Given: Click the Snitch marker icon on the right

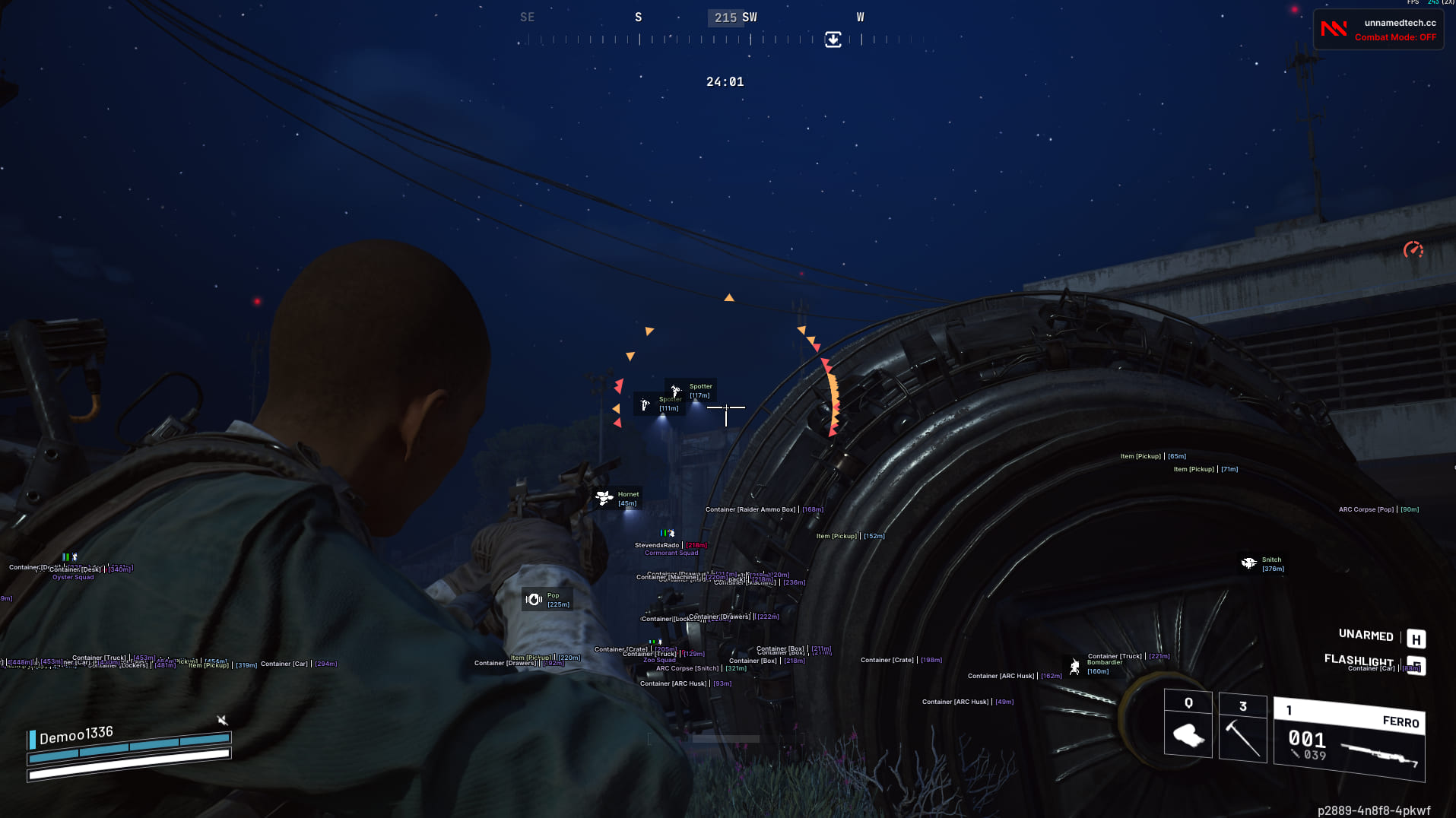Looking at the screenshot, I should pos(1248,563).
